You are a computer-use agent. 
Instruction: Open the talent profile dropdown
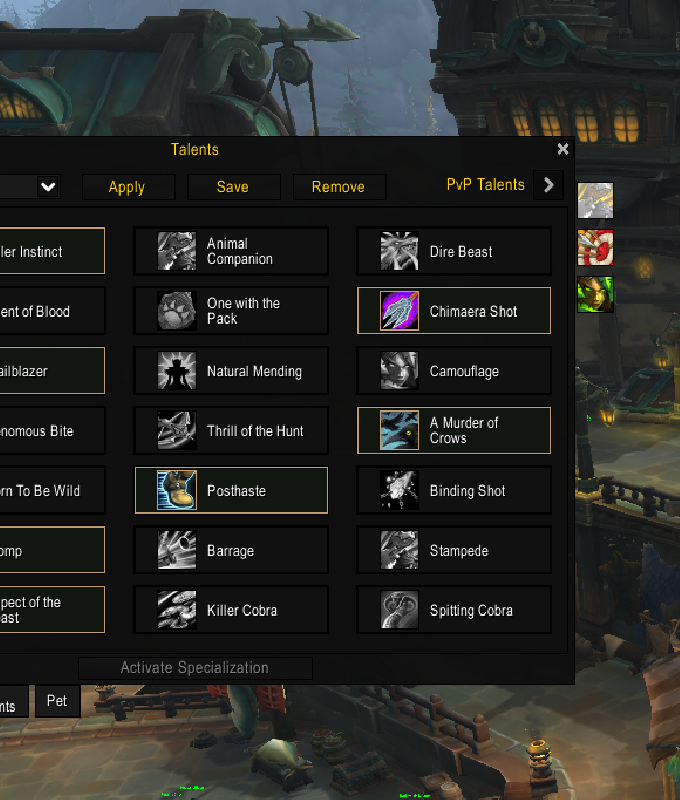(48, 187)
